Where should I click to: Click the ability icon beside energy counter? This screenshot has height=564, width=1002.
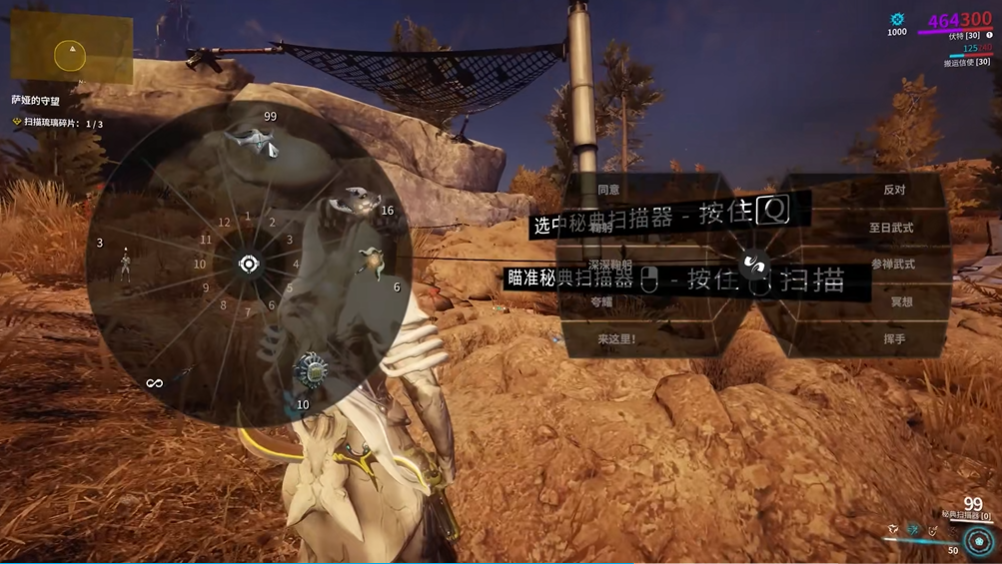pyautogui.click(x=979, y=541)
